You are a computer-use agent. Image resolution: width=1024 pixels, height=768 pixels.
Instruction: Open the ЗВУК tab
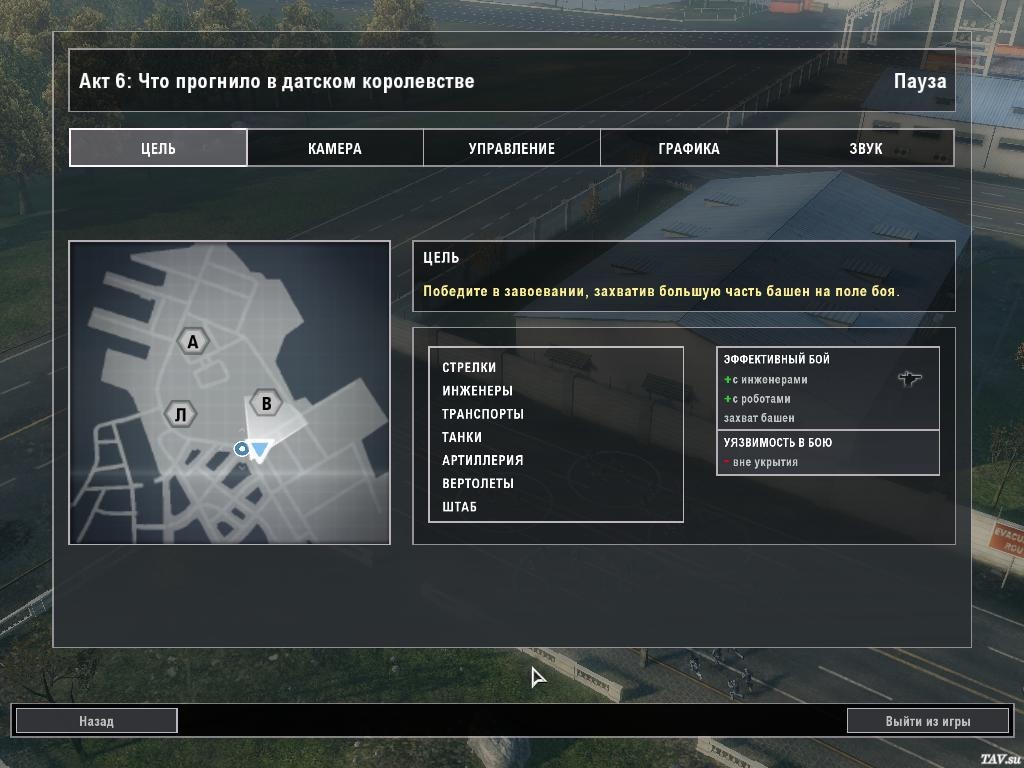click(866, 148)
